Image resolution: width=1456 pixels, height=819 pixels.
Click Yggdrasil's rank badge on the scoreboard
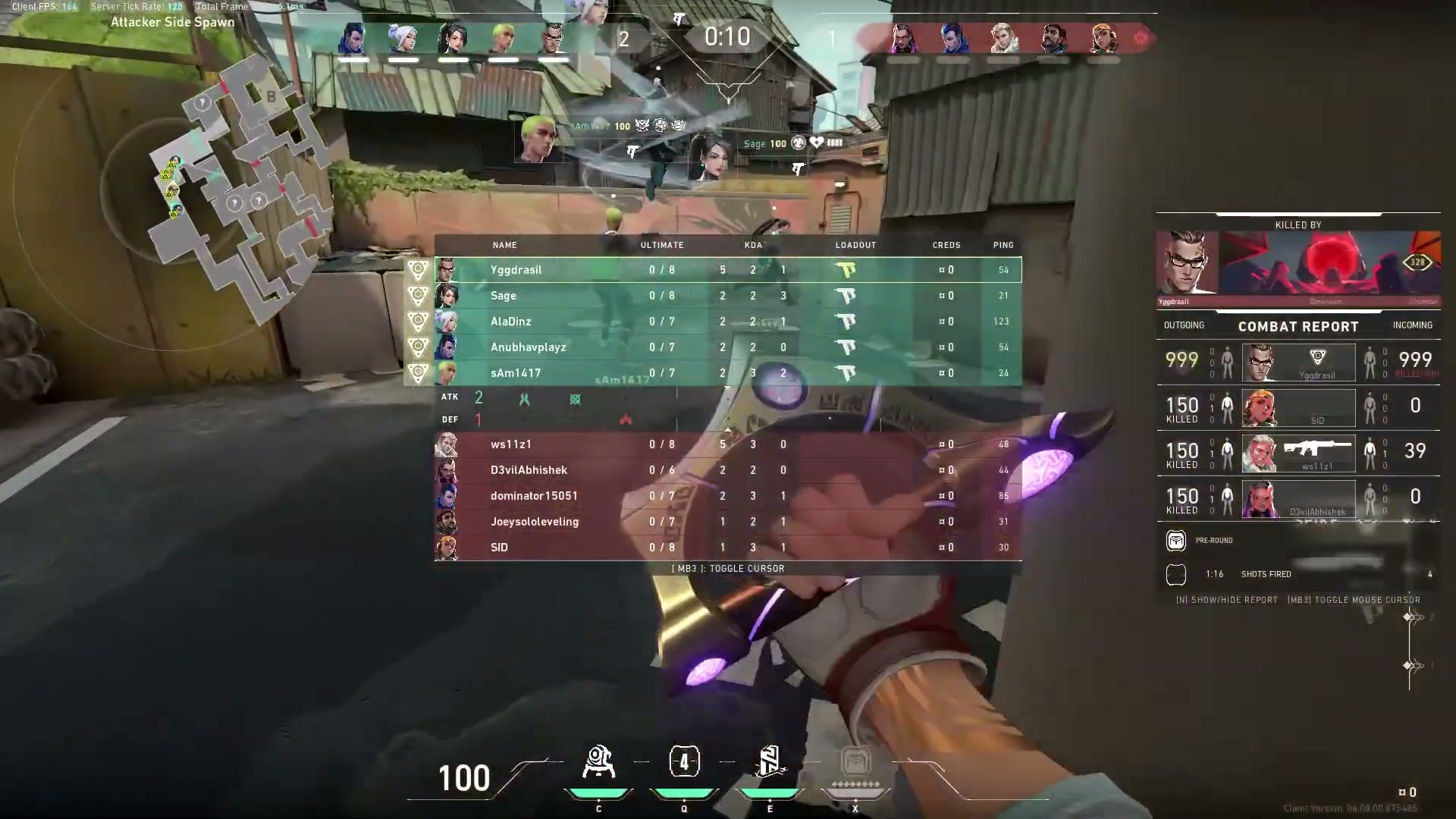click(x=416, y=269)
